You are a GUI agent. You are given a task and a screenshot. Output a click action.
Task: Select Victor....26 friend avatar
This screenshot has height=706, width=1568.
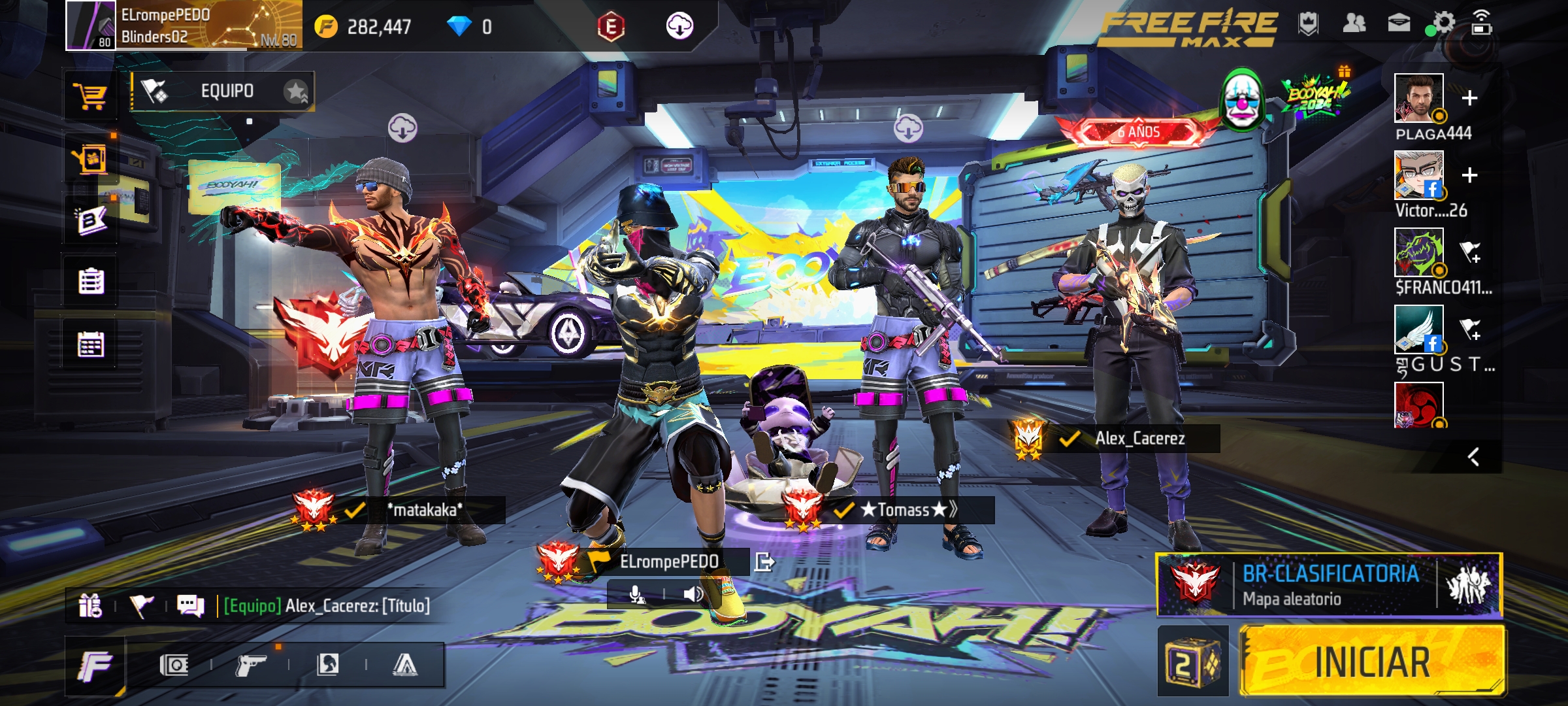click(x=1418, y=175)
